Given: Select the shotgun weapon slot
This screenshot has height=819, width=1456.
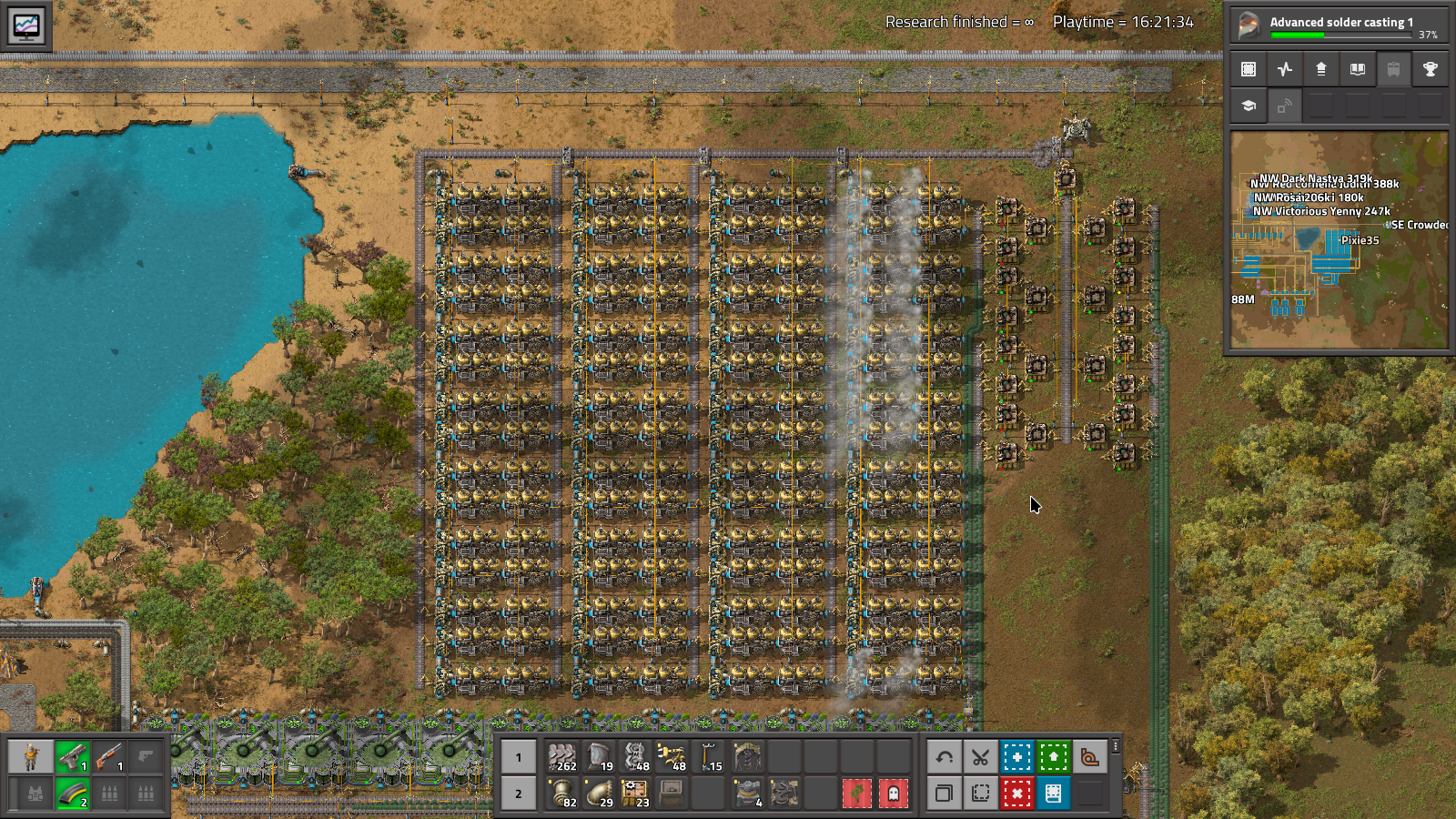Looking at the screenshot, I should coord(108,757).
